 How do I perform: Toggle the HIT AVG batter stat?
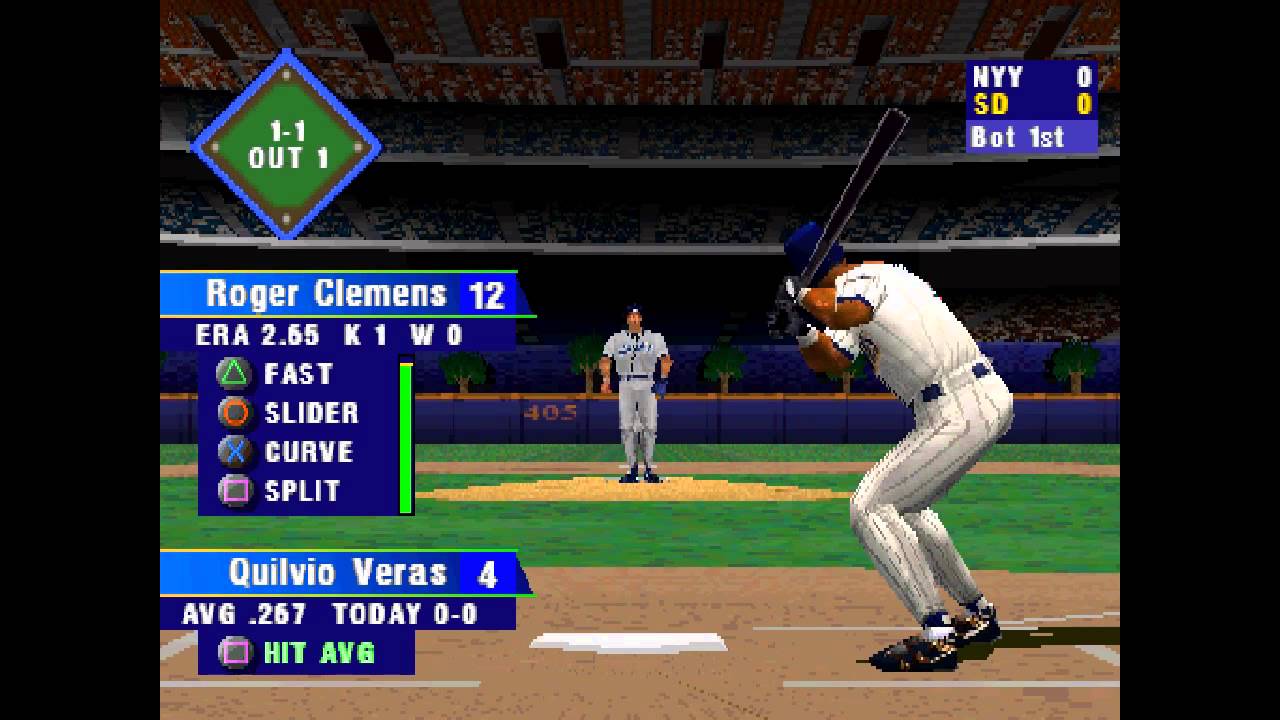318,653
